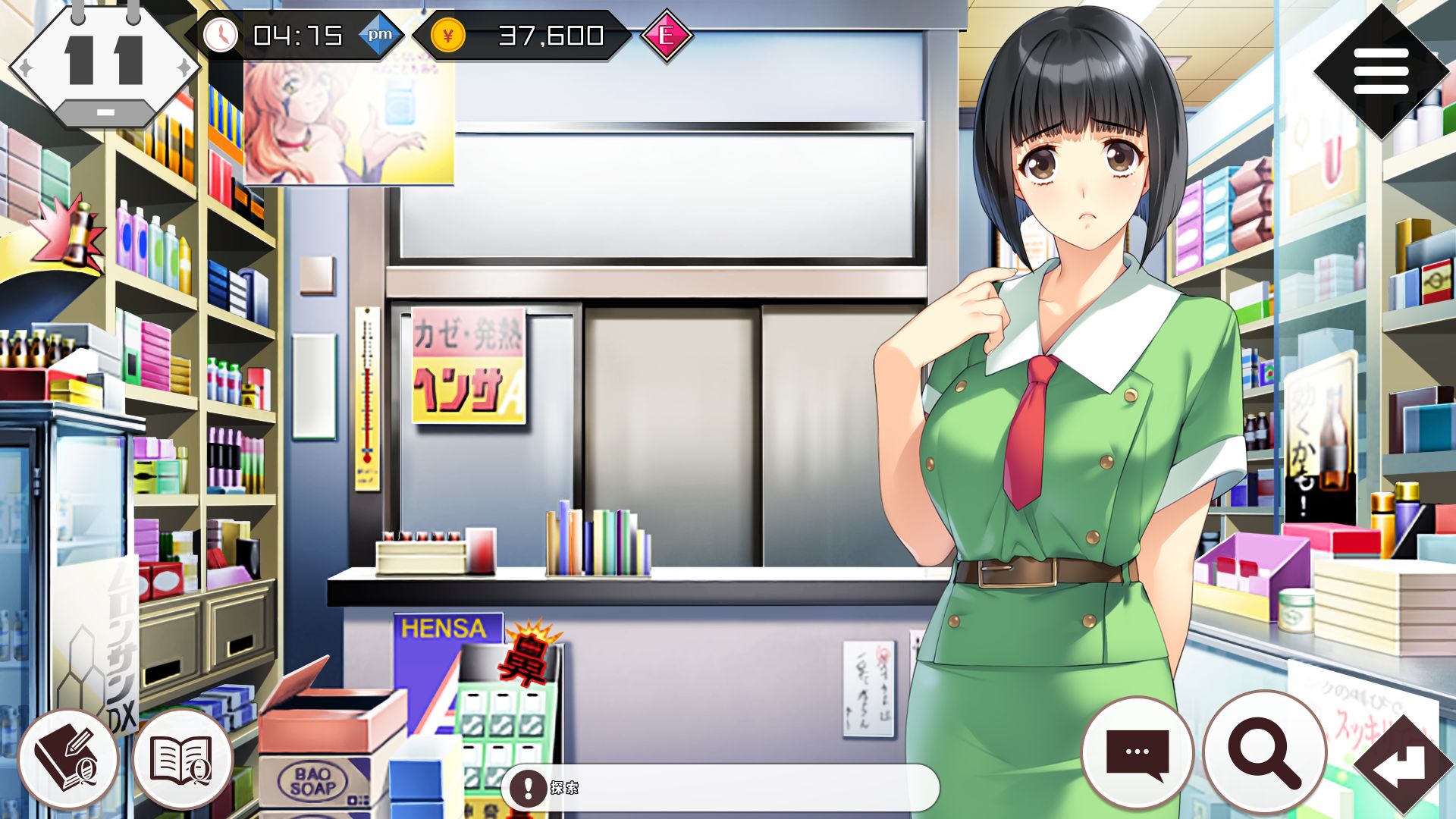Image resolution: width=1456 pixels, height=819 pixels.
Task: Click the 04:15 time display
Action: tap(297, 34)
